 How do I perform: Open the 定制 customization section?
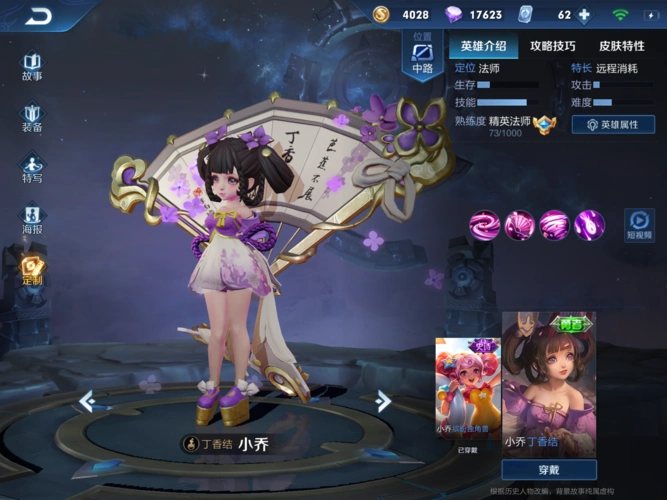coord(32,270)
